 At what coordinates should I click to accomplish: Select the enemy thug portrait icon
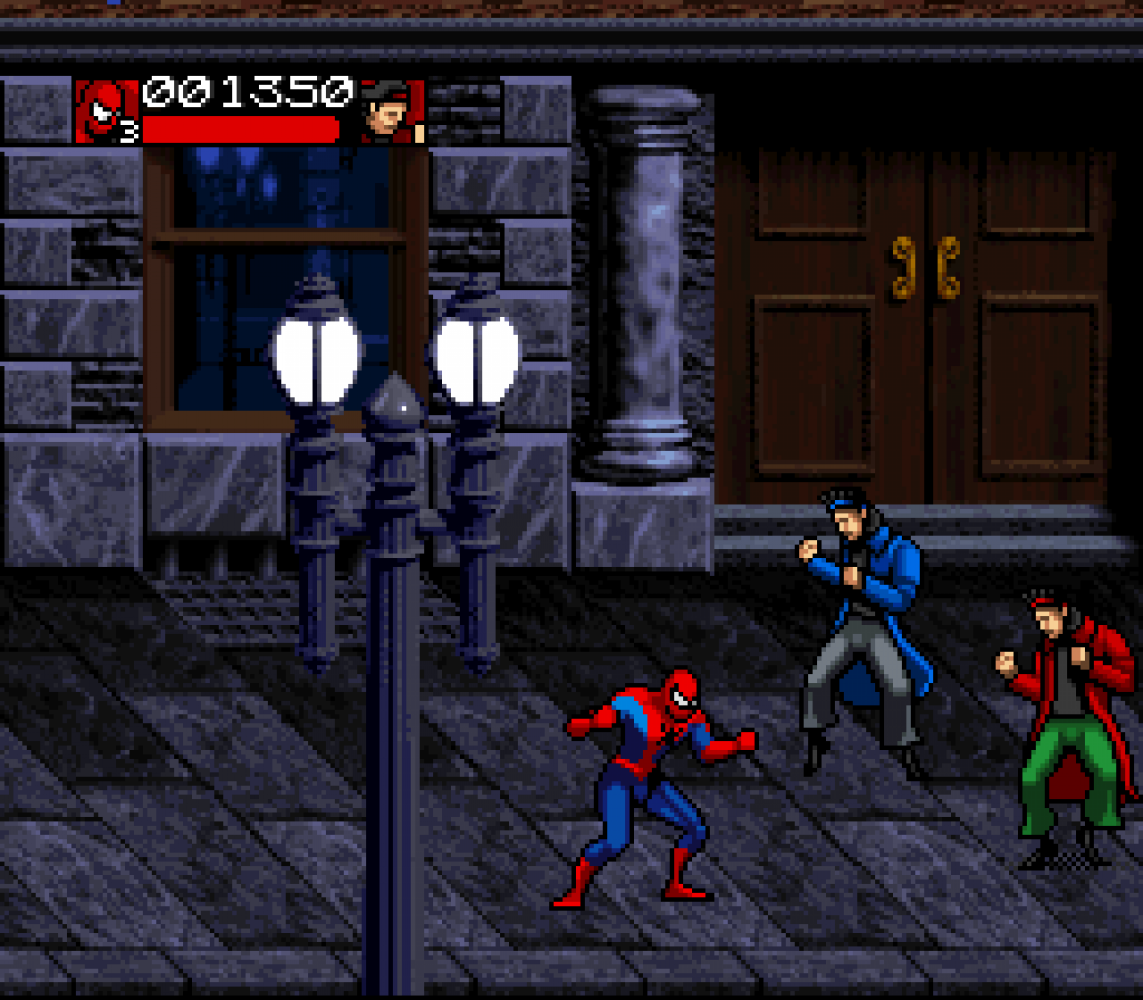389,111
